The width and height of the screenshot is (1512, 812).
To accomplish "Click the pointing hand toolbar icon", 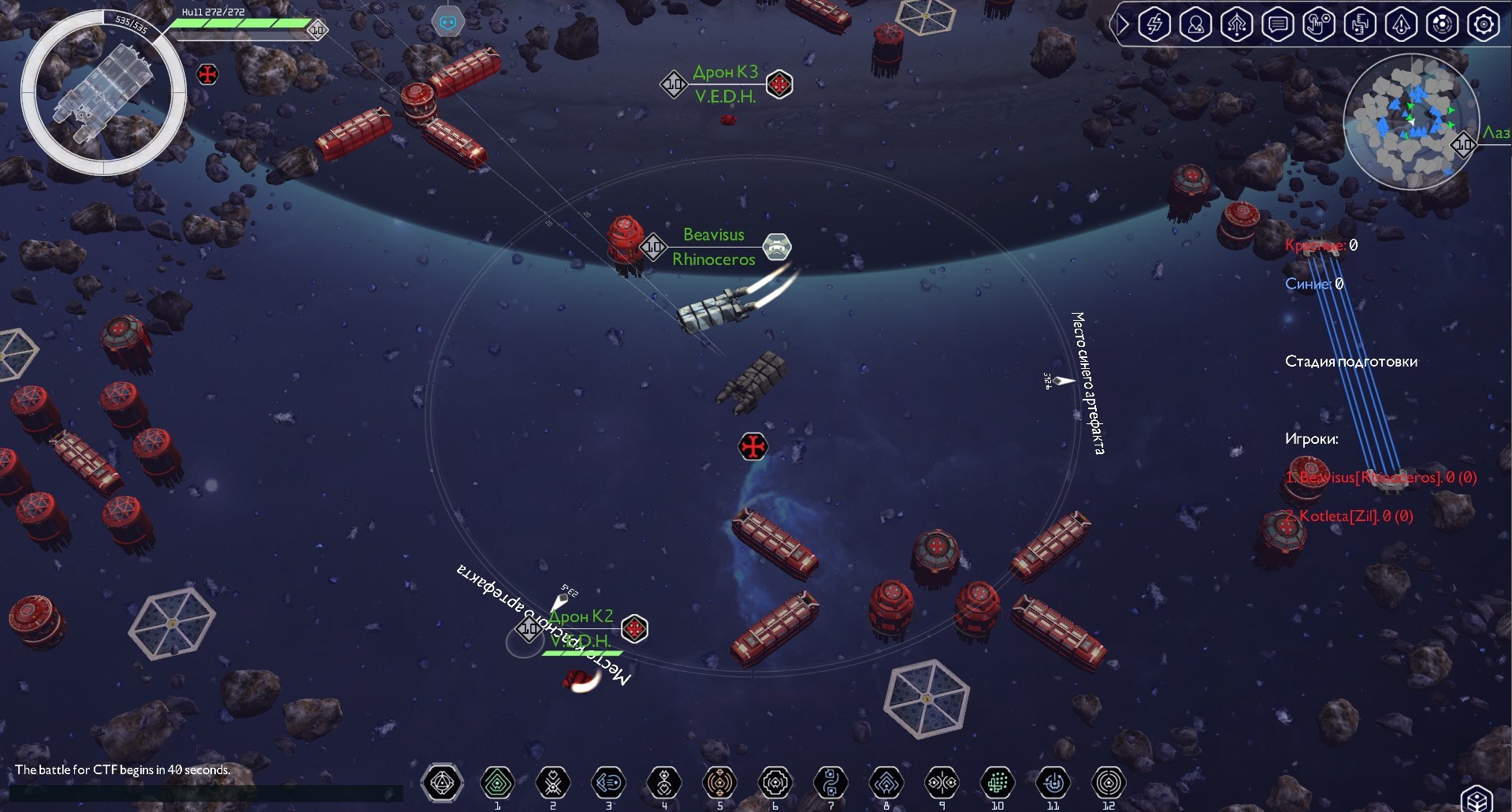I will click(1318, 24).
